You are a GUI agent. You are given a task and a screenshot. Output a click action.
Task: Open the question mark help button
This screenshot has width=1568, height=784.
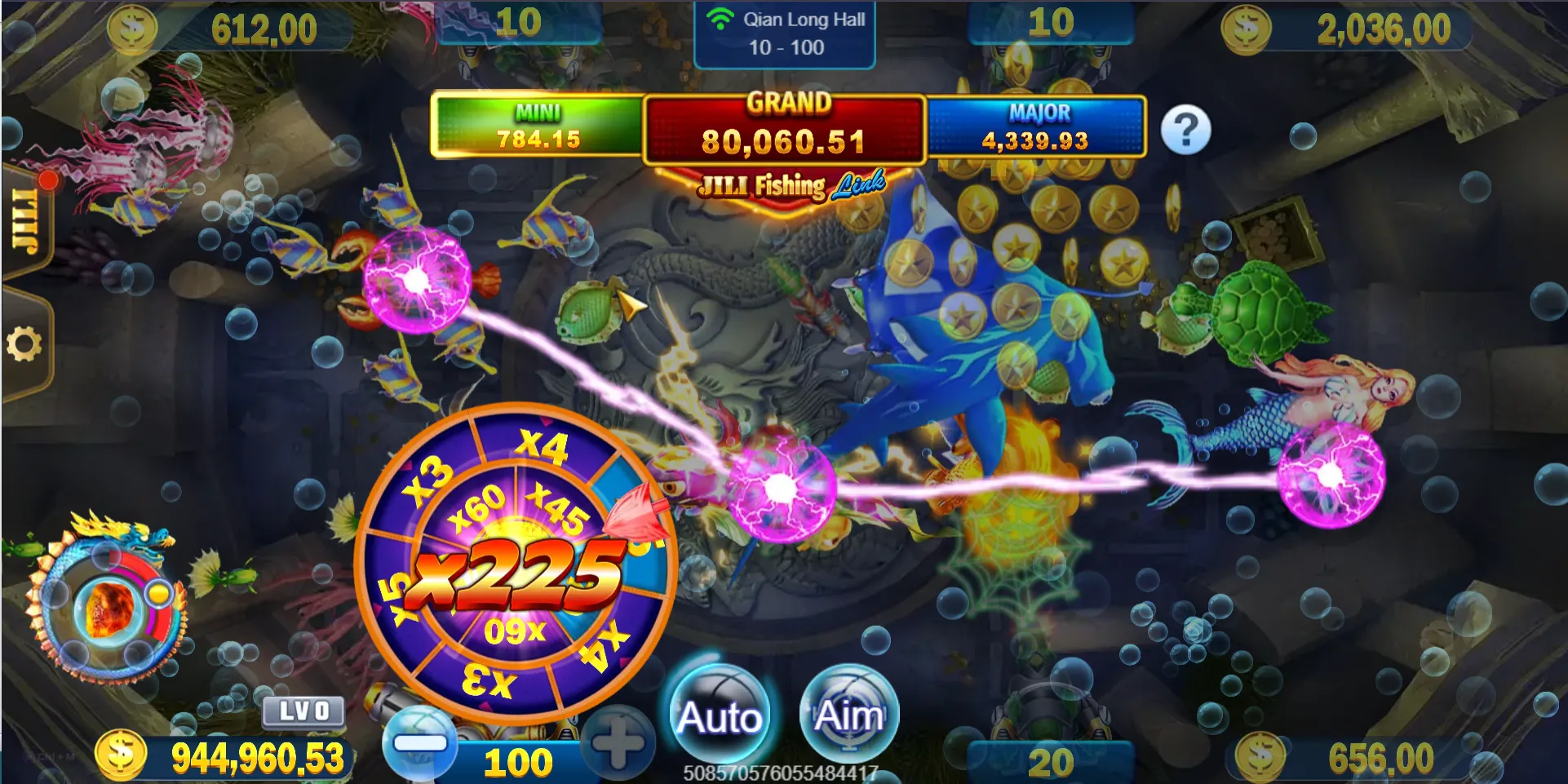1185,130
